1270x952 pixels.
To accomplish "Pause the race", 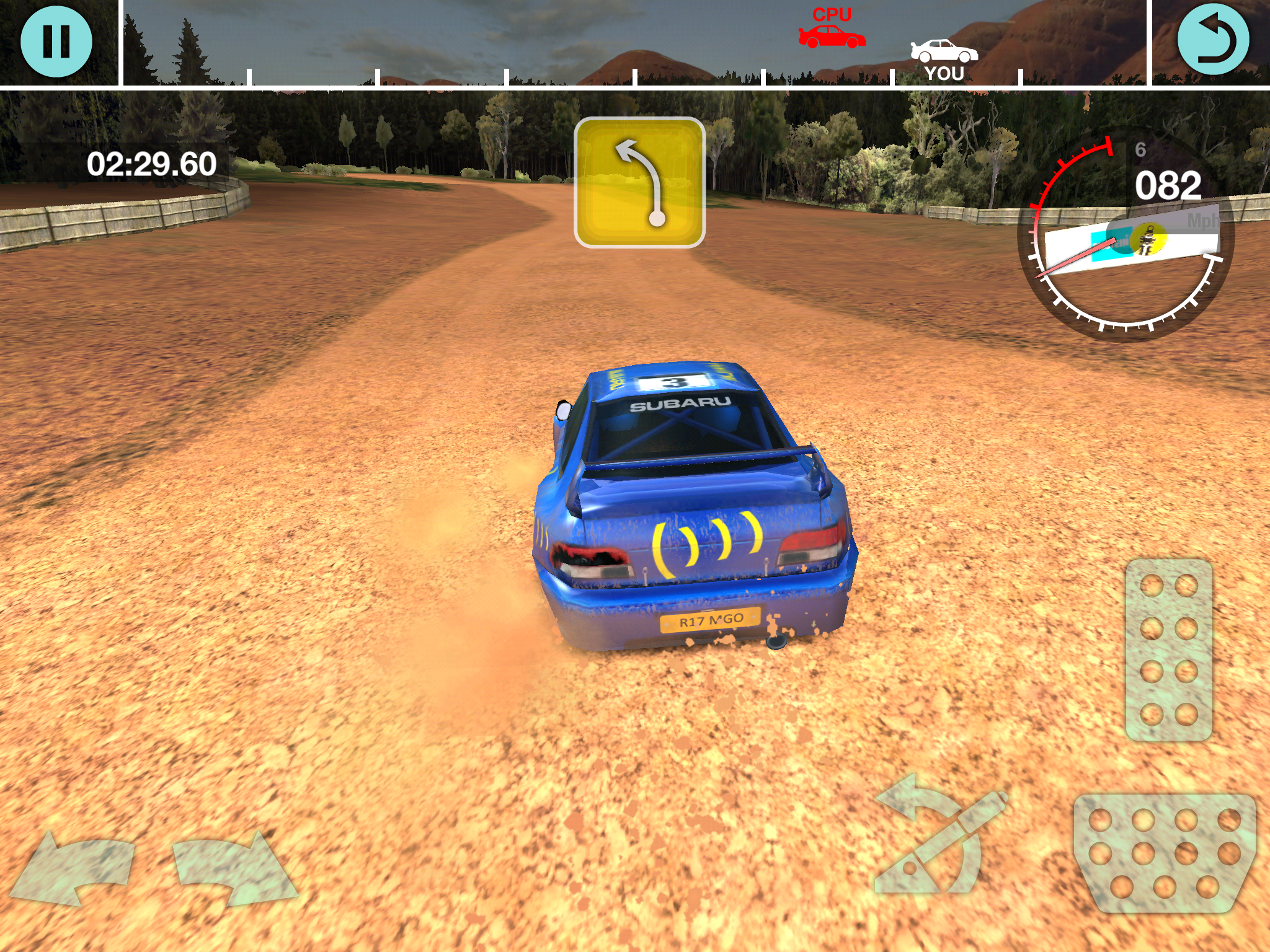I will coord(56,41).
